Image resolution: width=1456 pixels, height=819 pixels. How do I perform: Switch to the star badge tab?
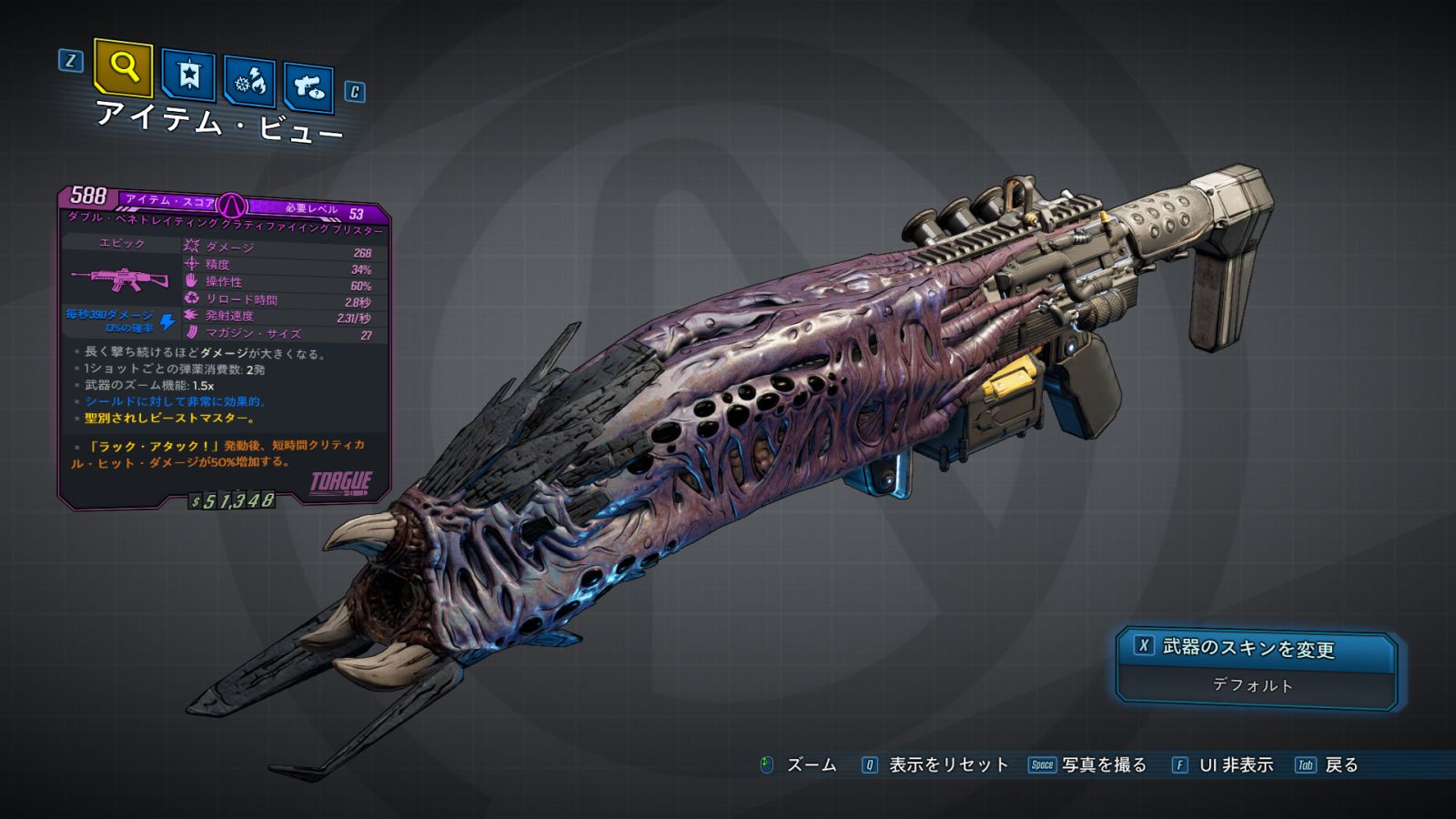click(188, 75)
